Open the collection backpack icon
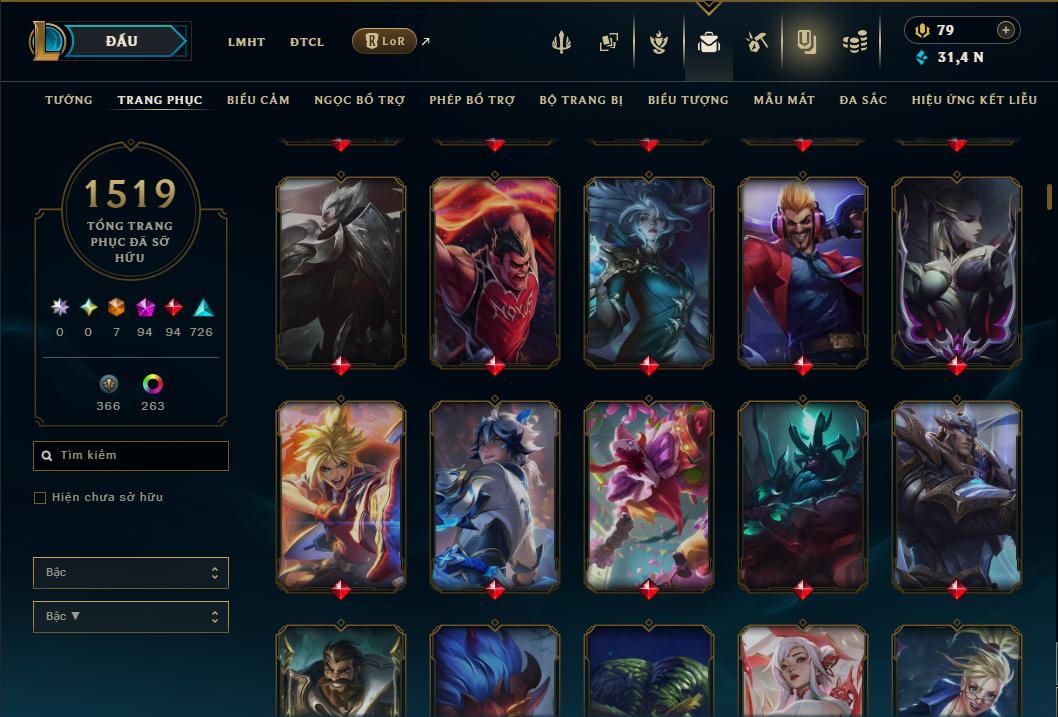 click(x=709, y=42)
